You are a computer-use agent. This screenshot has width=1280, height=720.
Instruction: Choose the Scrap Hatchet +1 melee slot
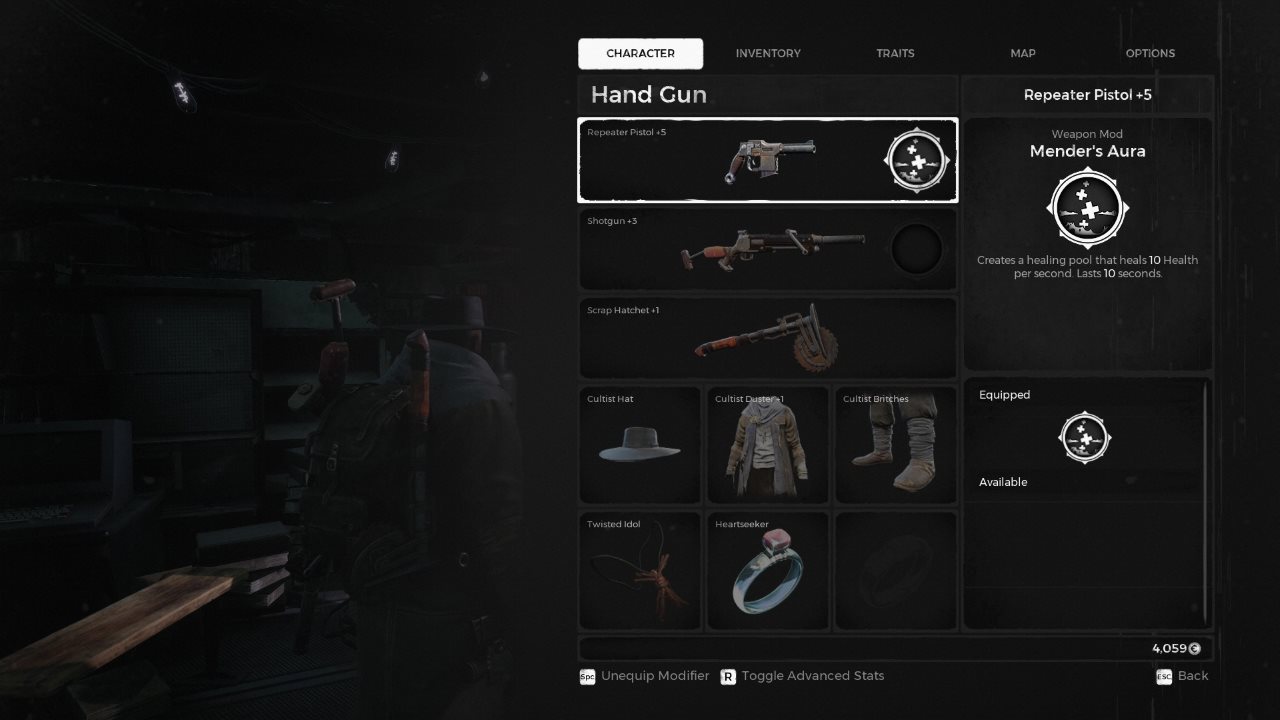point(767,338)
